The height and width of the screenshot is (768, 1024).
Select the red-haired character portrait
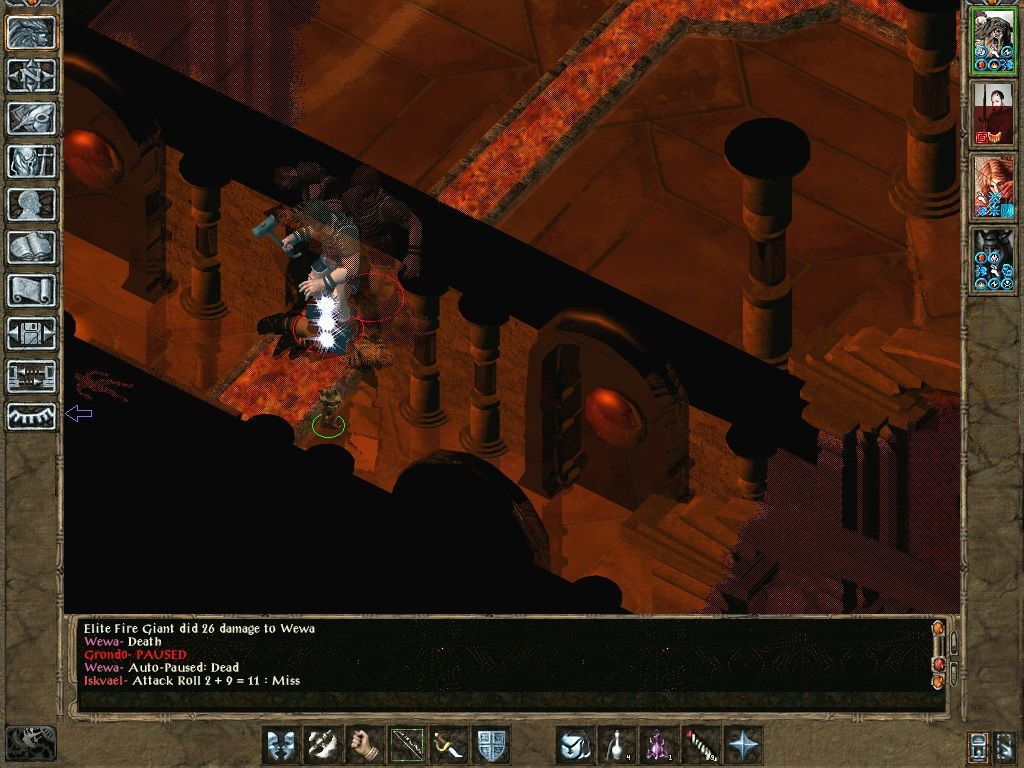pyautogui.click(x=994, y=186)
